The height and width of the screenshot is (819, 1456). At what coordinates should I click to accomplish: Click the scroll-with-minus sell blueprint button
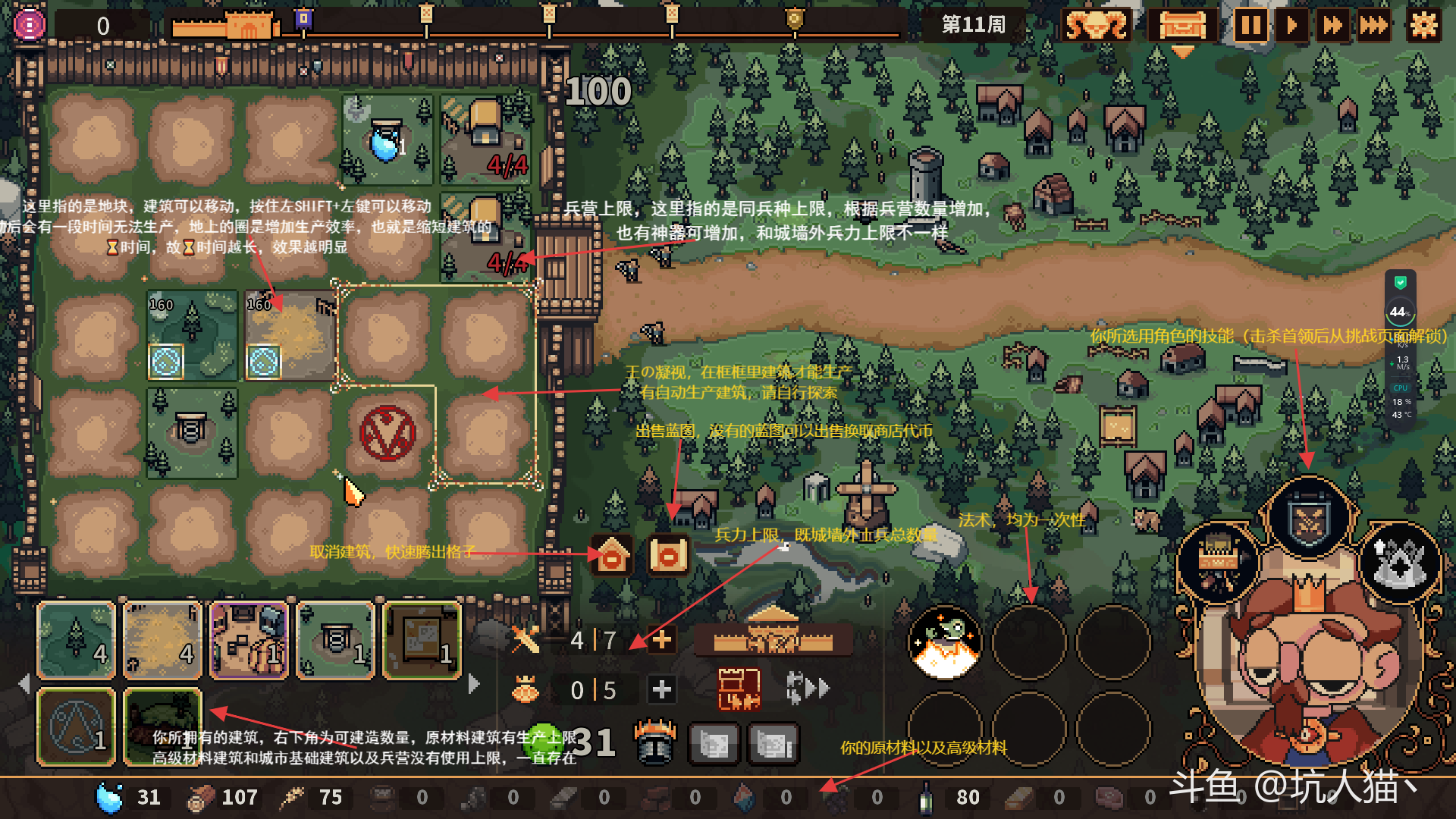point(668,557)
